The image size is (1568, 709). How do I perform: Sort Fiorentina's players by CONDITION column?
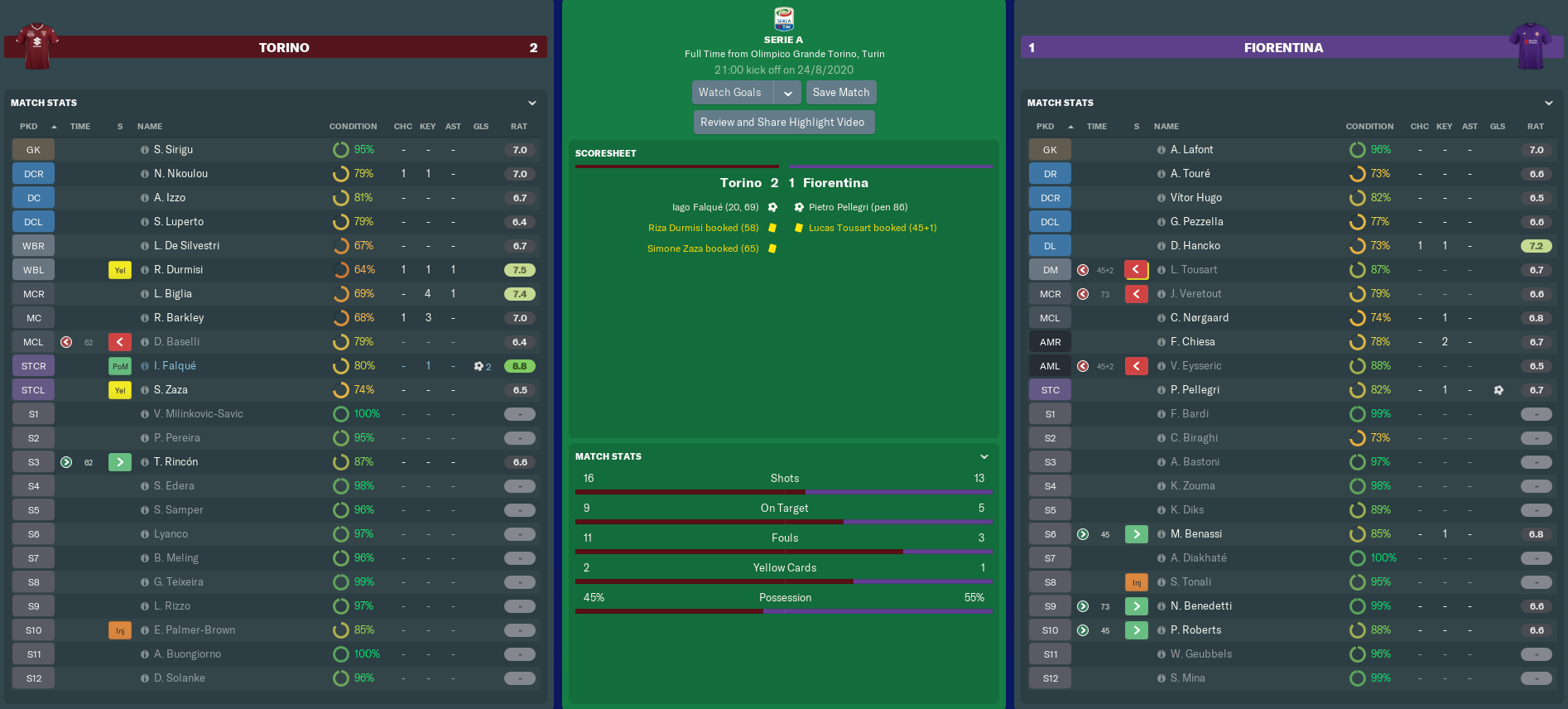point(1369,127)
